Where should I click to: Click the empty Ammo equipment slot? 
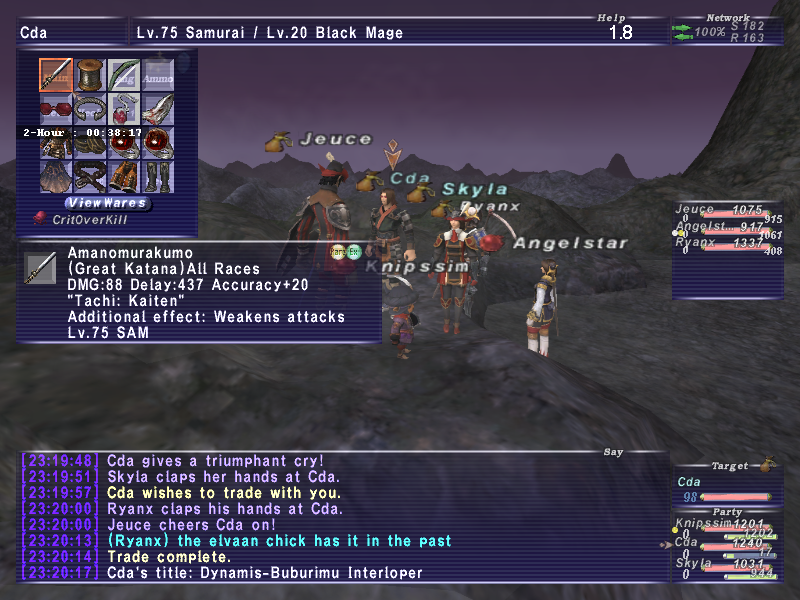click(158, 75)
